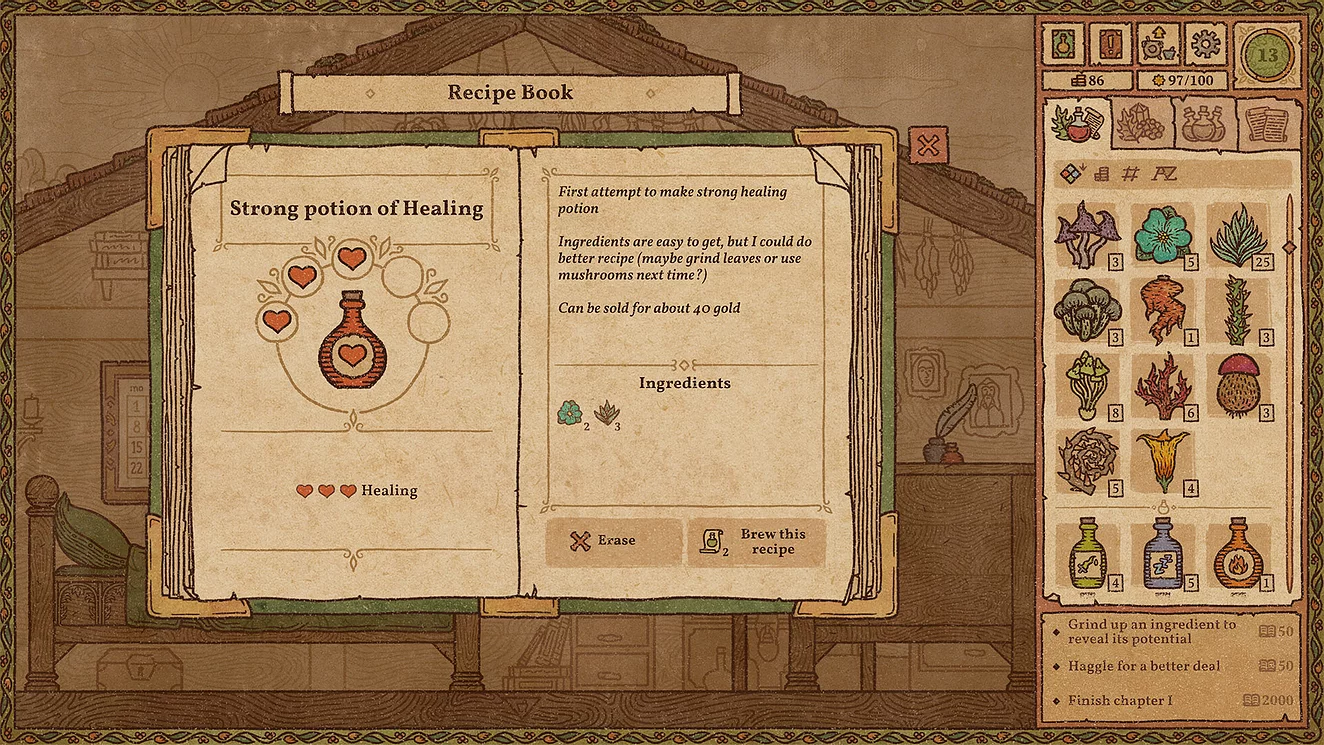
Task: Open the cauldron upgrade icon
Action: (1161, 42)
